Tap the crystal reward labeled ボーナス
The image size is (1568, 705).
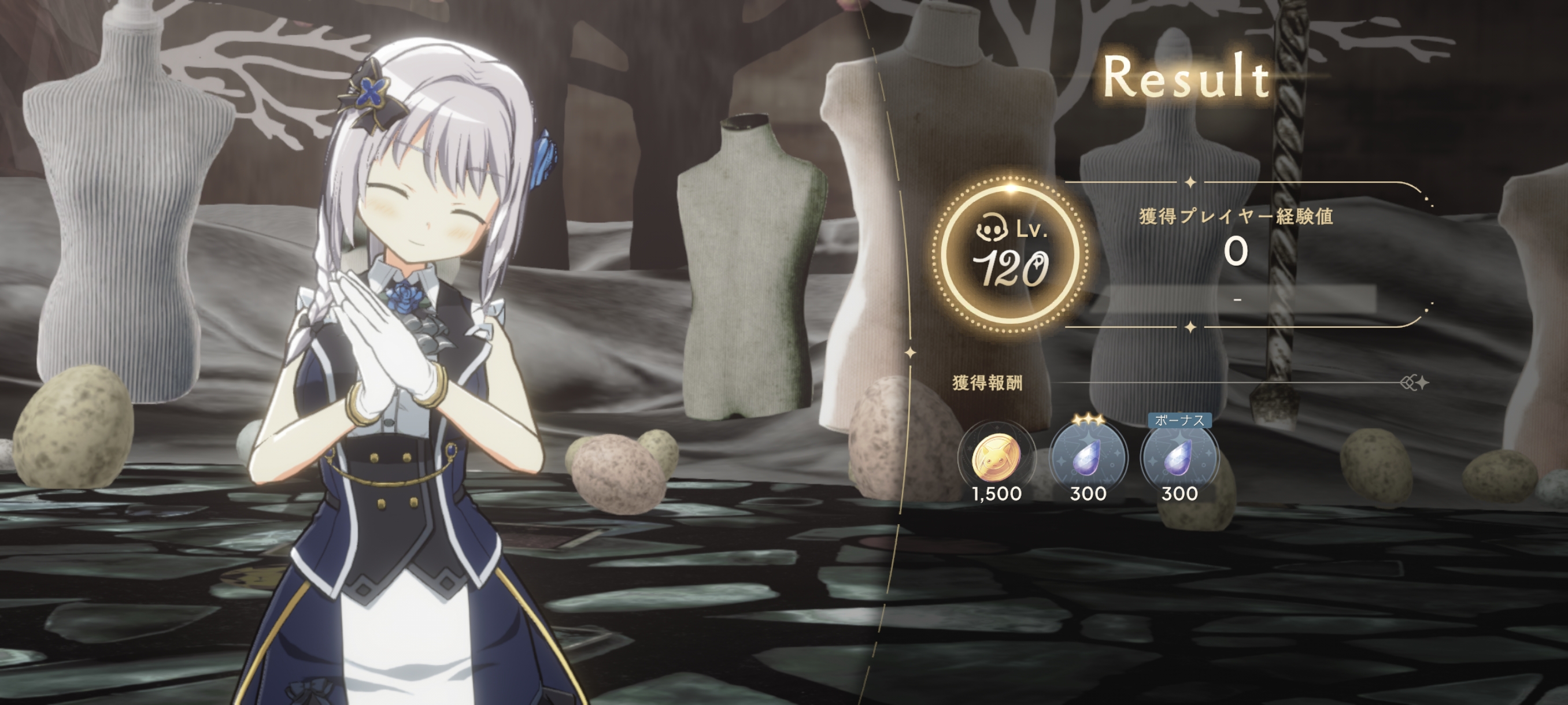tap(1179, 459)
